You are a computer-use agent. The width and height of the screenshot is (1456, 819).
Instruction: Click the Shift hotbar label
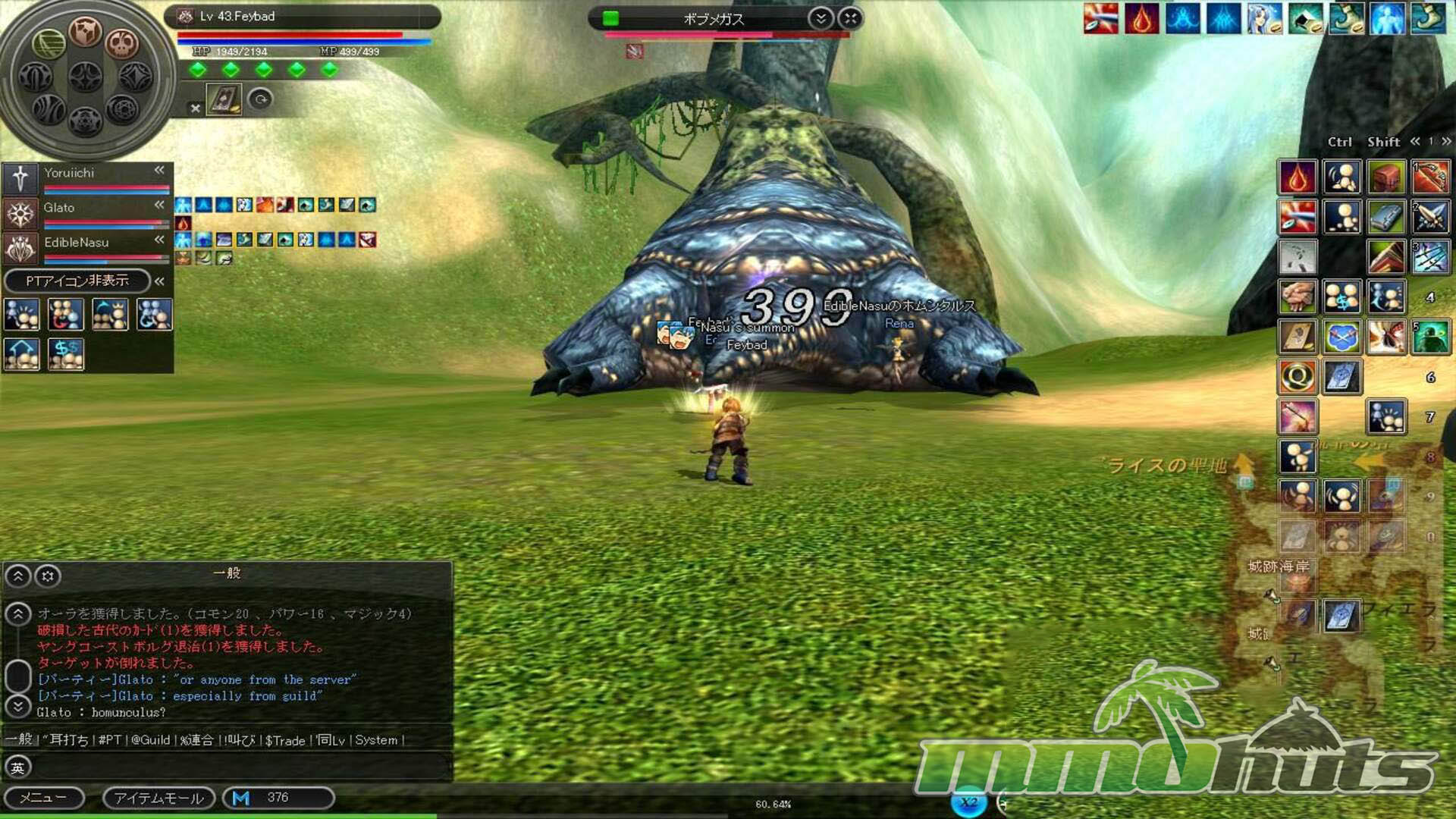pyautogui.click(x=1383, y=142)
